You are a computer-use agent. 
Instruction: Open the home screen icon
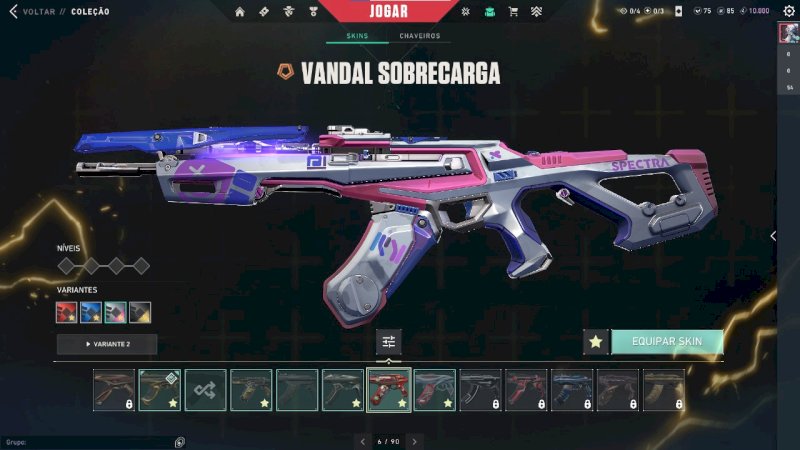[239, 12]
